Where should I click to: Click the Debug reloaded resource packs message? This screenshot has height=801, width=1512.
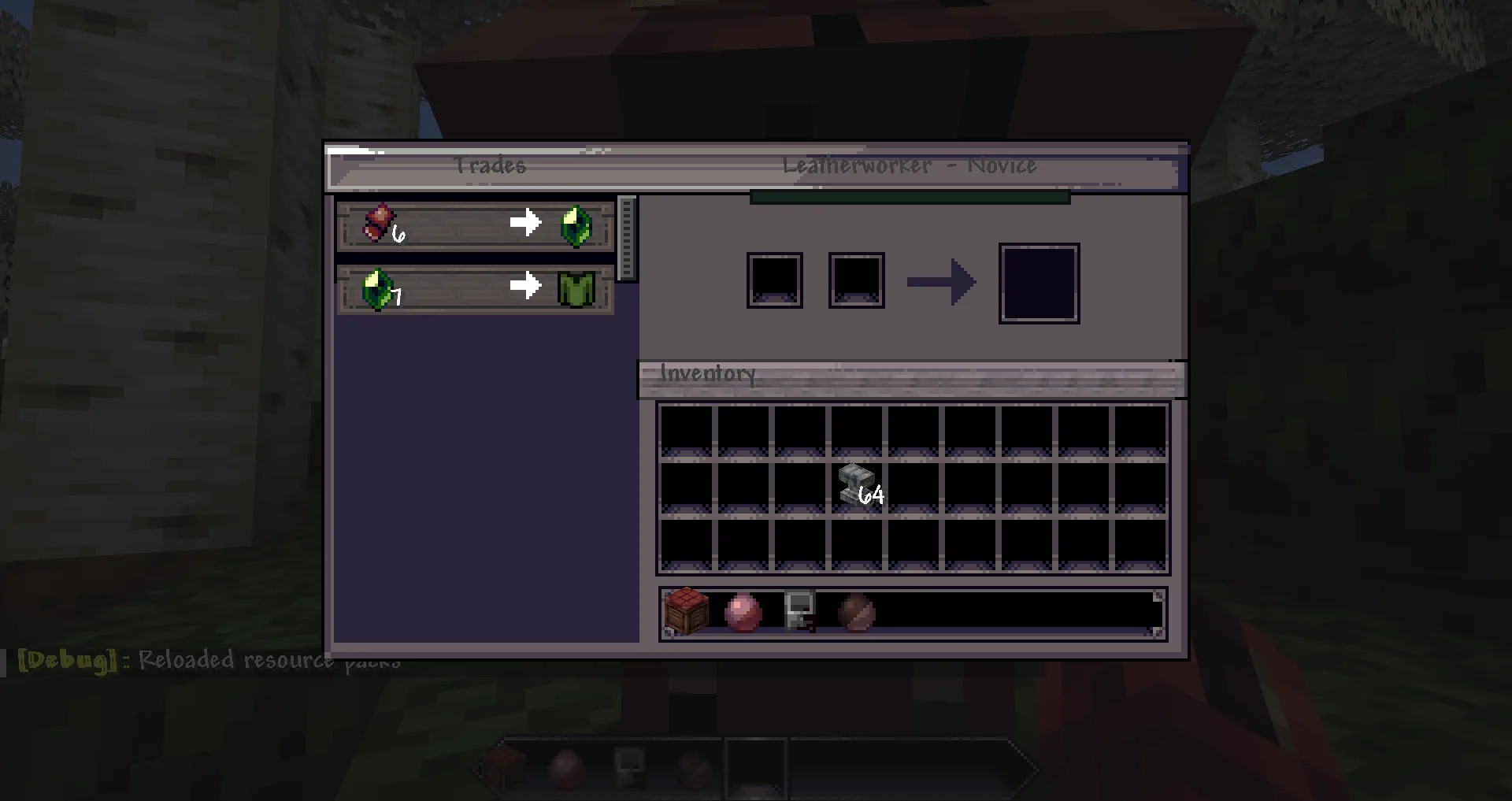(205, 660)
